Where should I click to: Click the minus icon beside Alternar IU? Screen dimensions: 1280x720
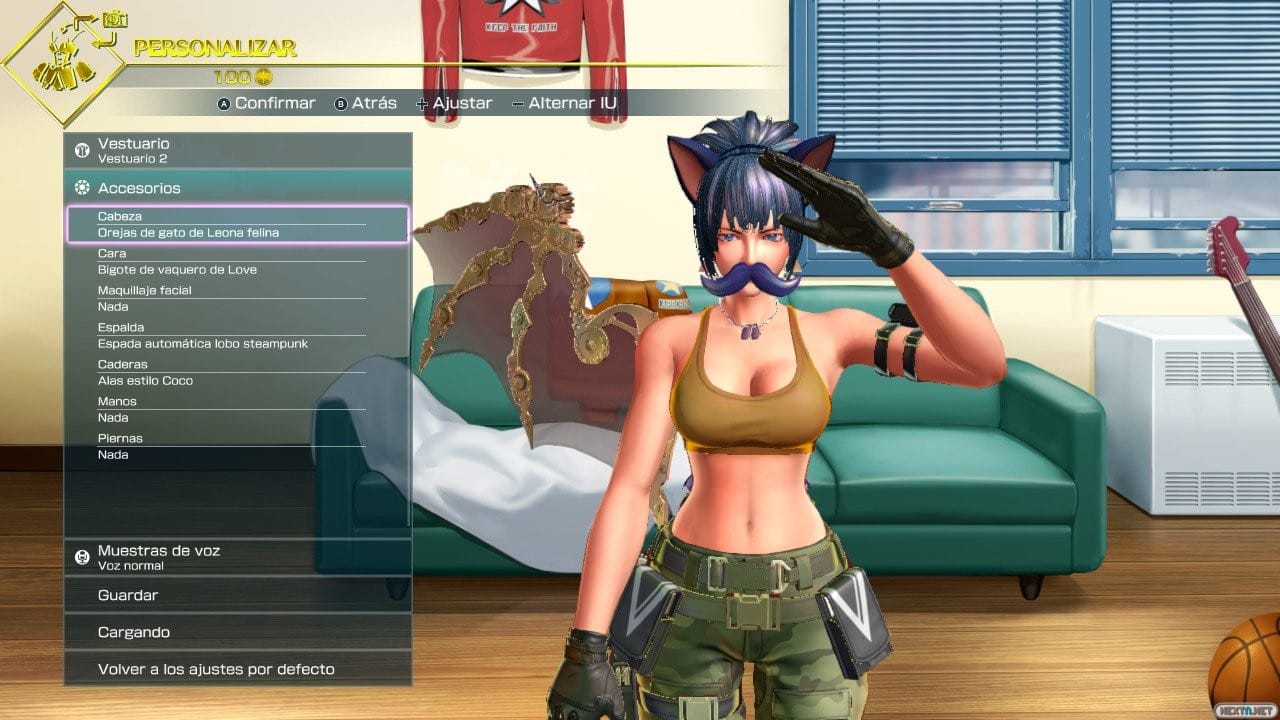coord(516,102)
